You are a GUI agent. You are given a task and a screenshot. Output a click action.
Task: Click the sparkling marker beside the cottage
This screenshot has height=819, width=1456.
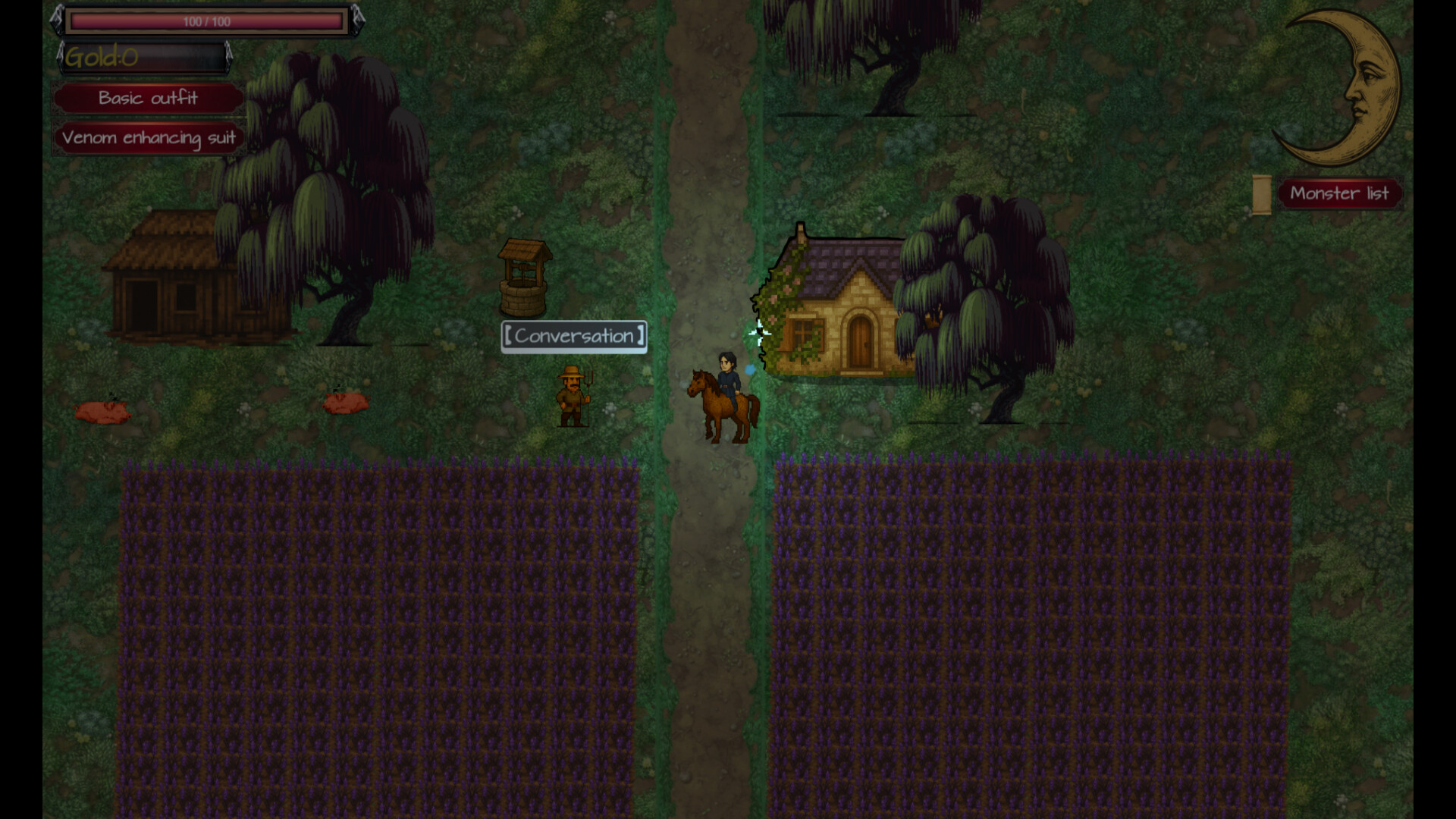(761, 334)
